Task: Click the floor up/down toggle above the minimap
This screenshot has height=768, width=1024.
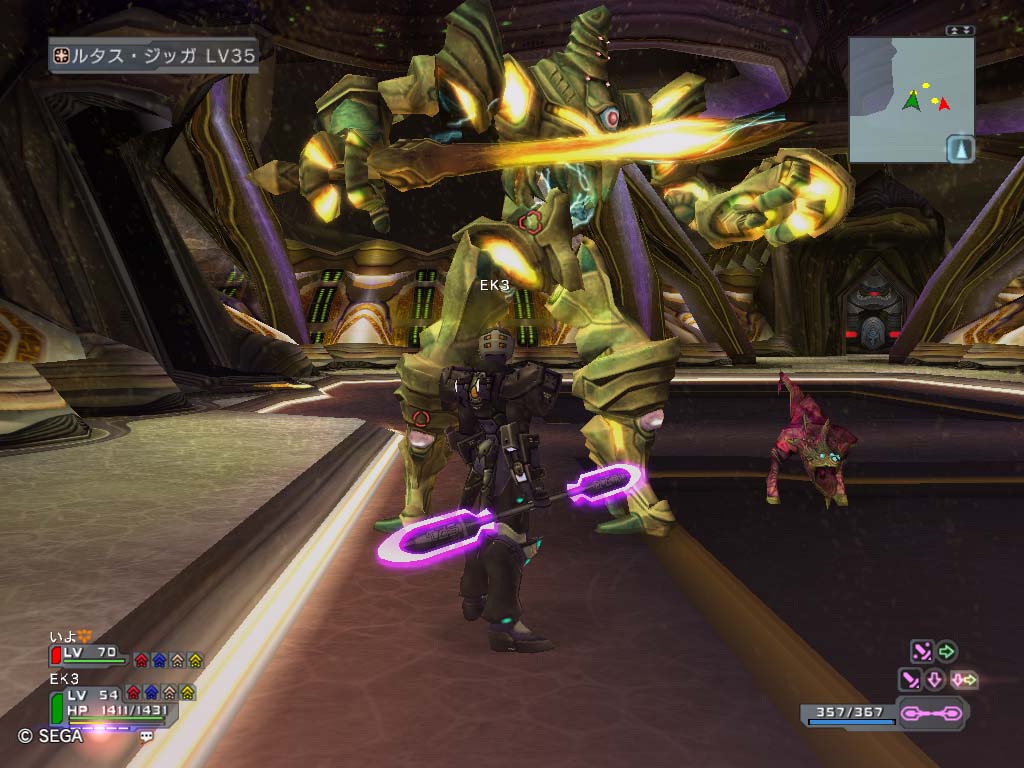Action: [x=960, y=31]
